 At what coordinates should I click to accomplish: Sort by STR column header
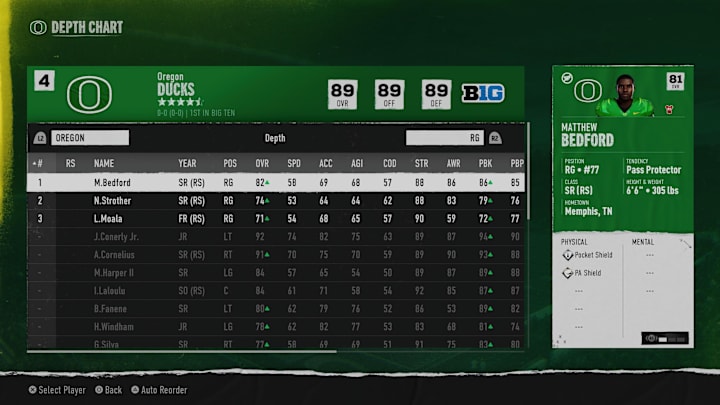[419, 163]
